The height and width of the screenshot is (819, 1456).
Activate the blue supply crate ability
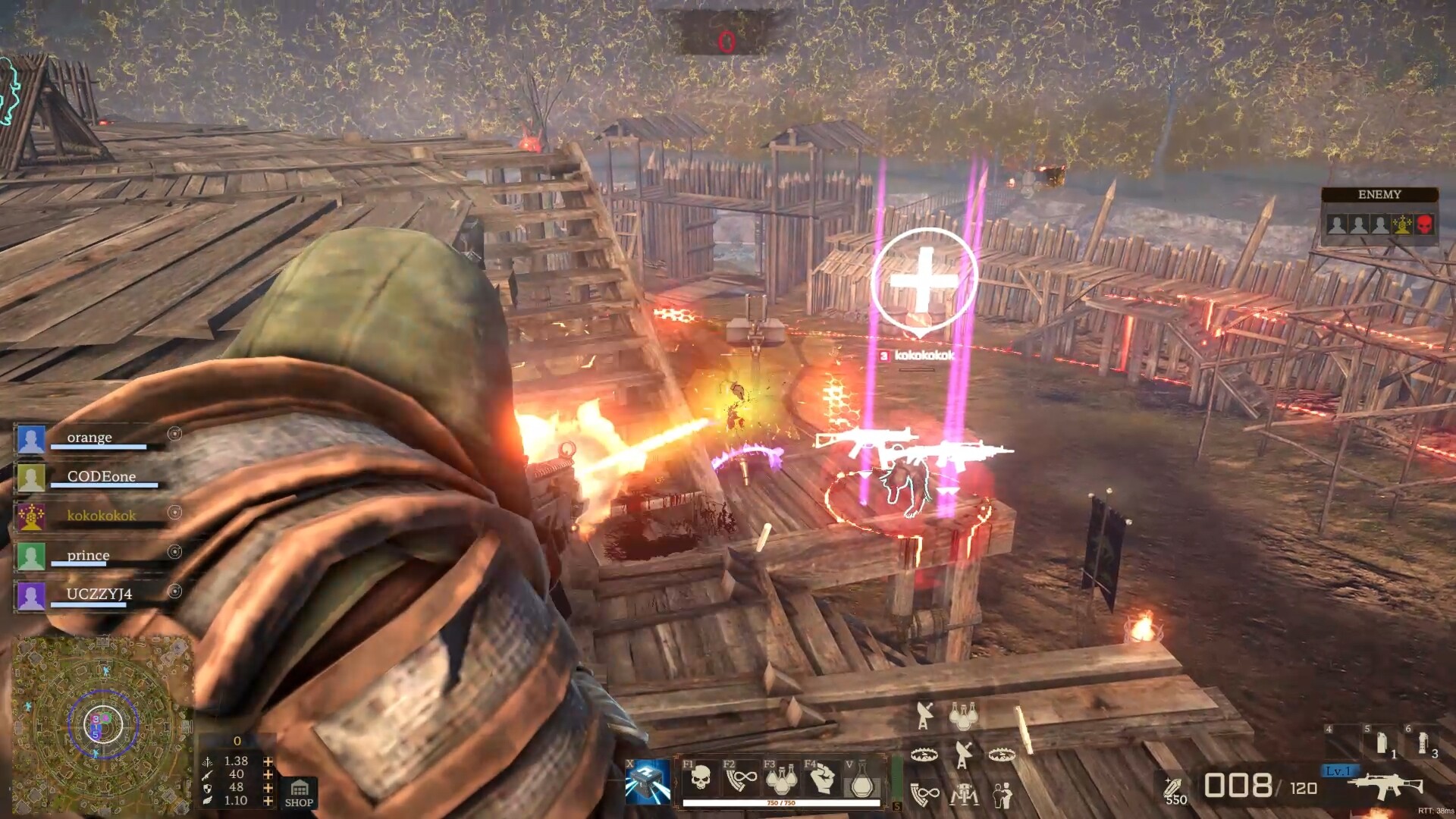coord(648,781)
